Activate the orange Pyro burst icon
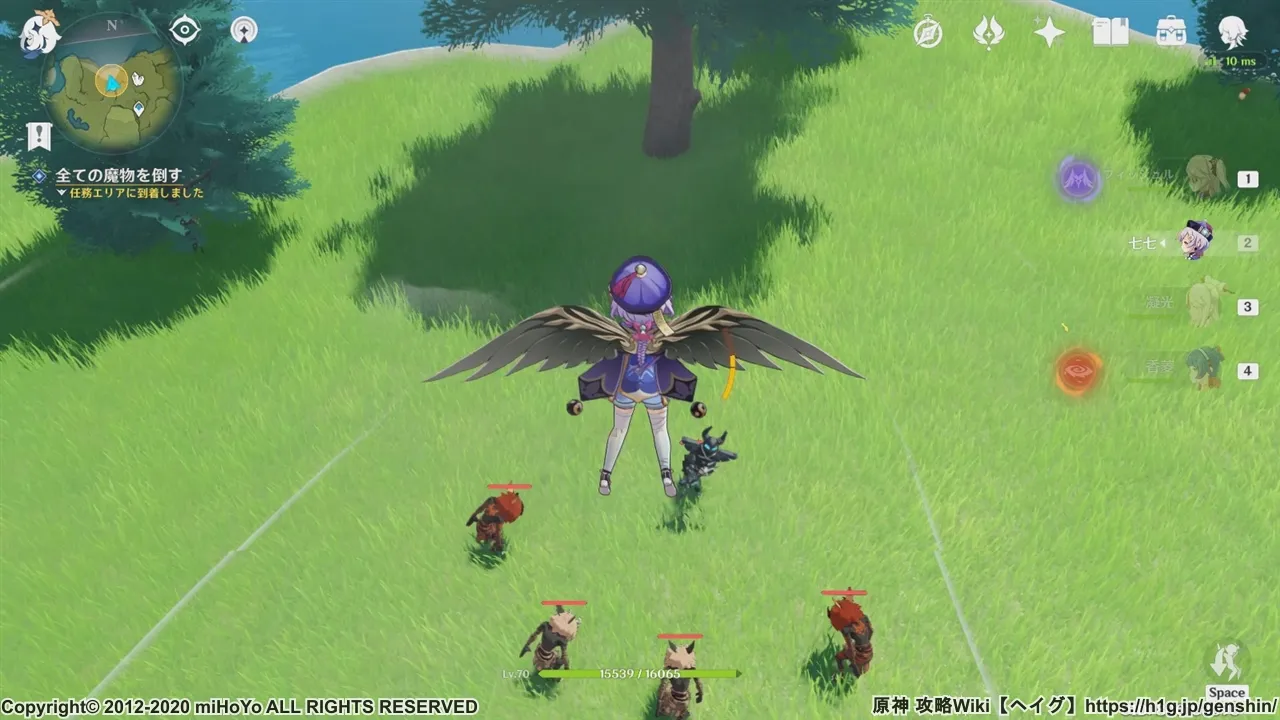Image resolution: width=1280 pixels, height=720 pixels. pos(1079,371)
